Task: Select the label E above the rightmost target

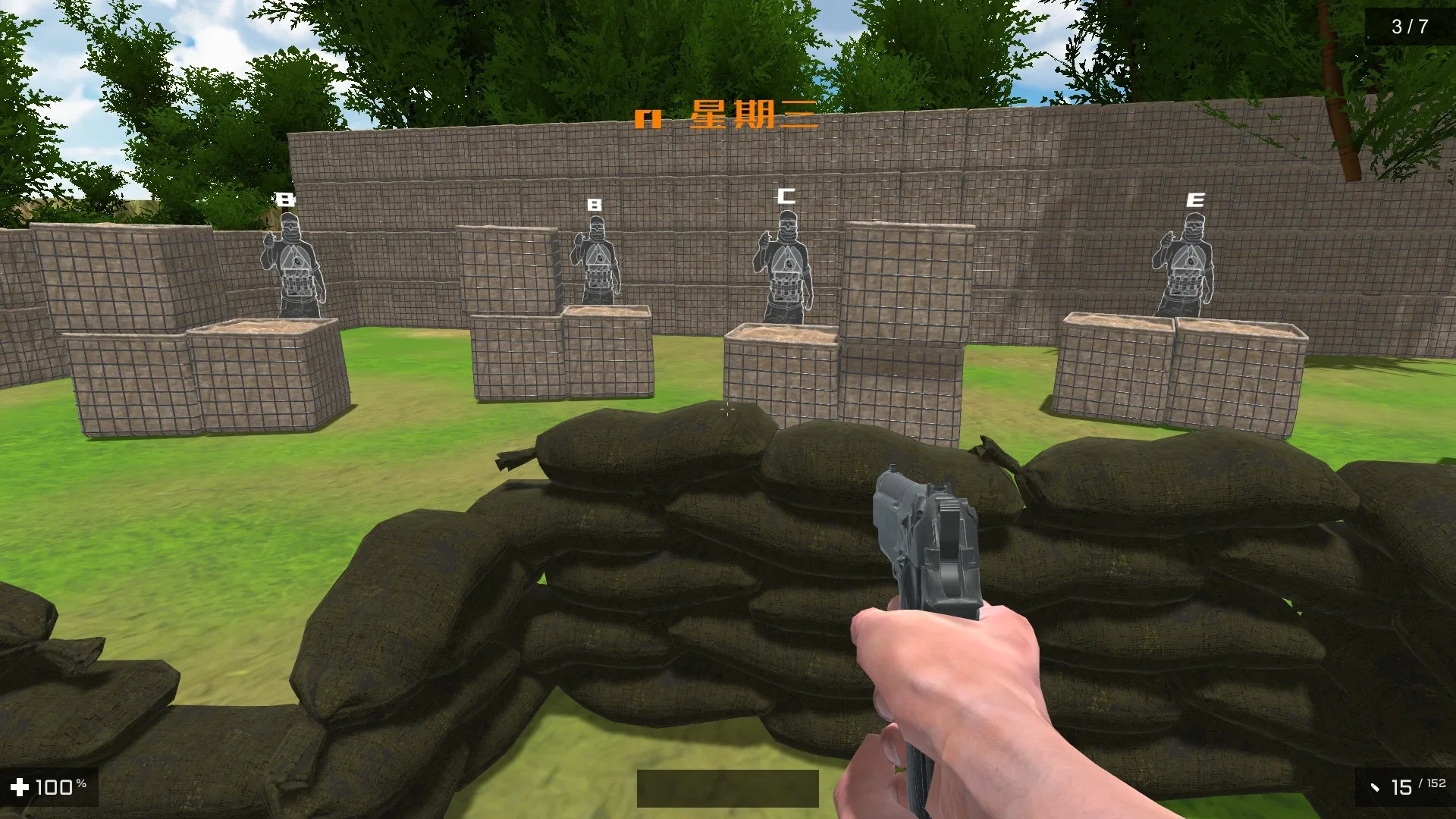Action: (x=1195, y=199)
